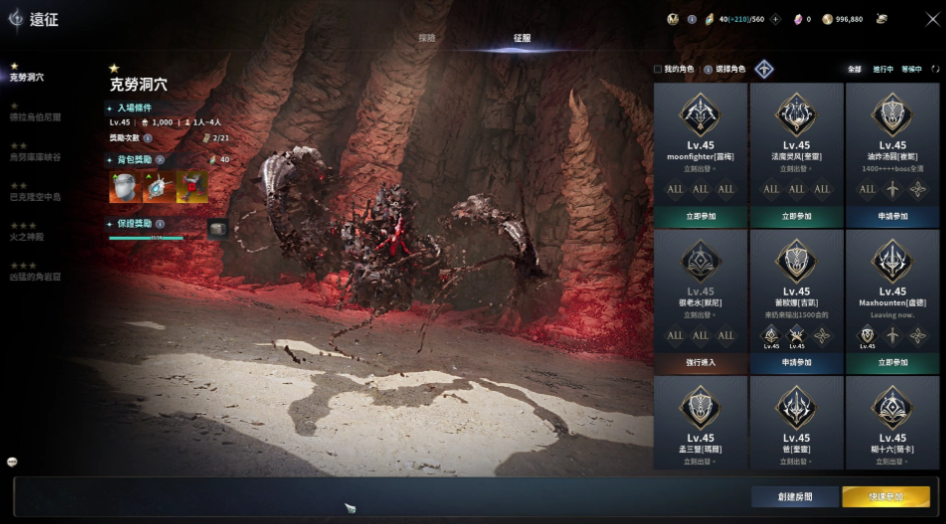Apply to join the 1400++++boss全清 room
This screenshot has width=946, height=524.
pos(893,216)
